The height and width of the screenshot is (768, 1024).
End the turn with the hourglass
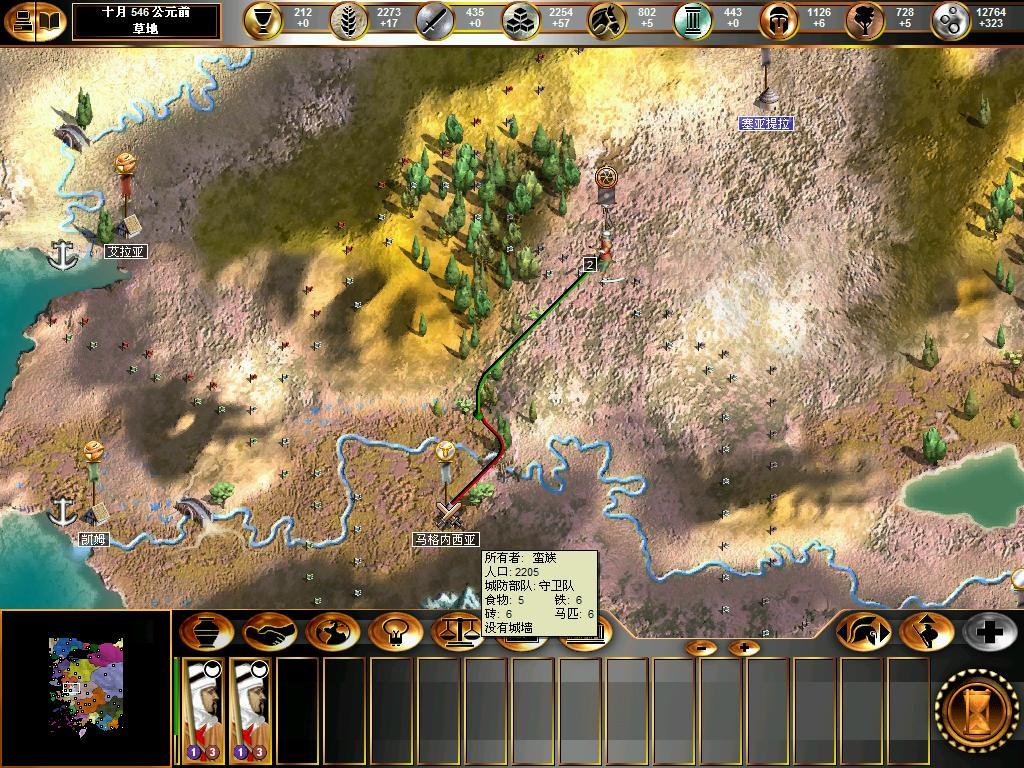(x=977, y=706)
